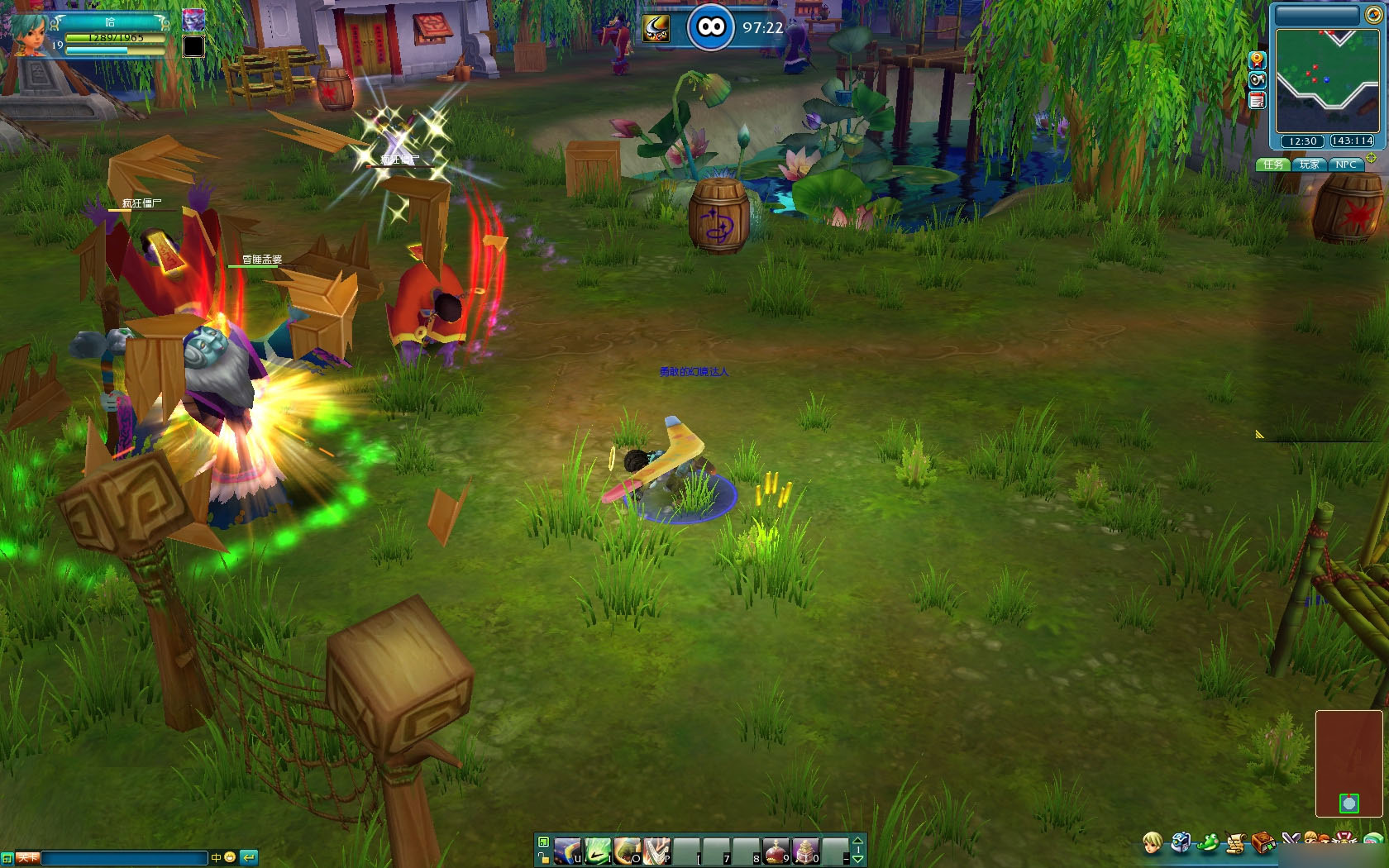Use the golden pagoda item in slot 0
The height and width of the screenshot is (868, 1389).
[x=806, y=850]
